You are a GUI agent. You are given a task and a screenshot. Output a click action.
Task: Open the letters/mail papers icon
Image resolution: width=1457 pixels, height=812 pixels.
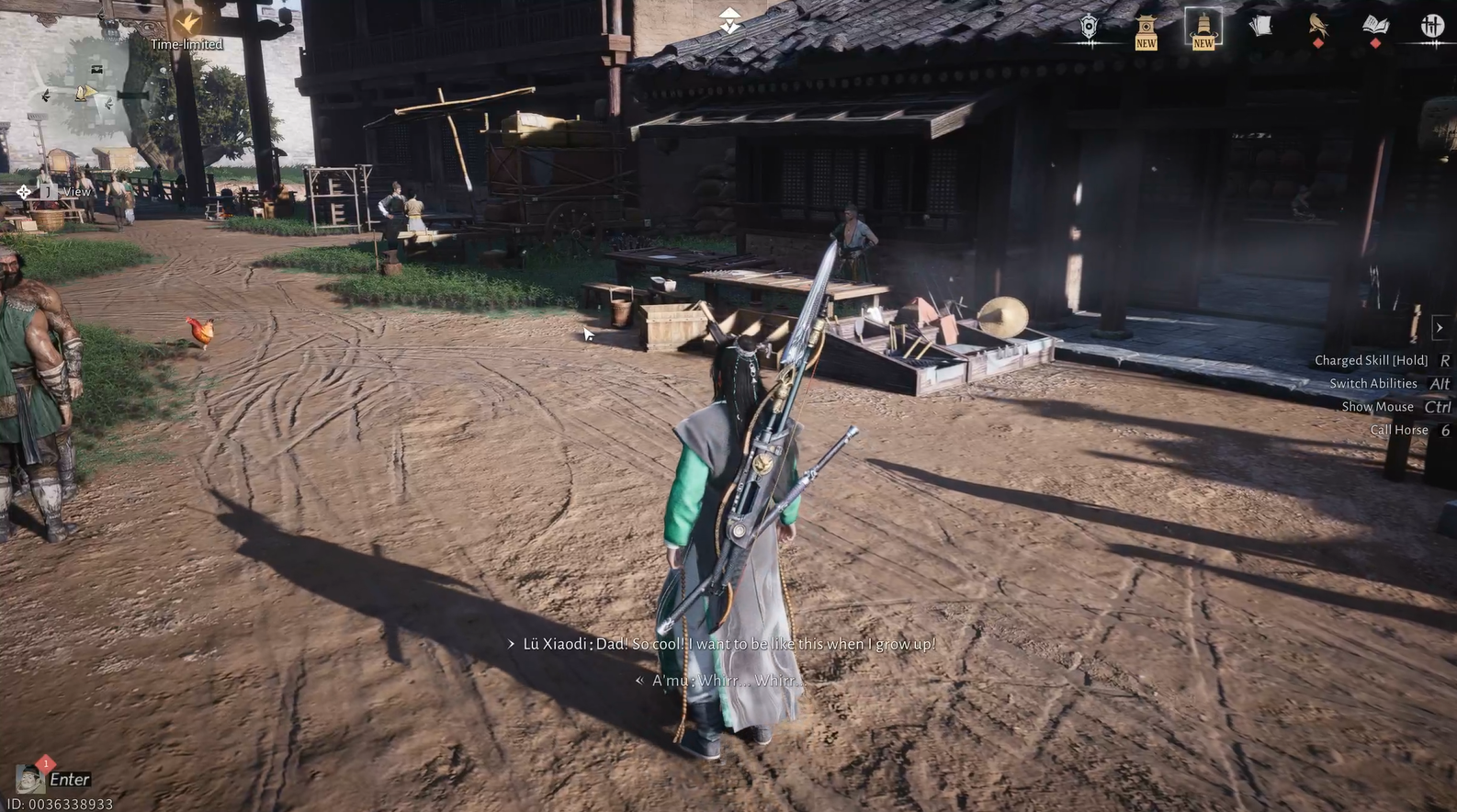1260,28
